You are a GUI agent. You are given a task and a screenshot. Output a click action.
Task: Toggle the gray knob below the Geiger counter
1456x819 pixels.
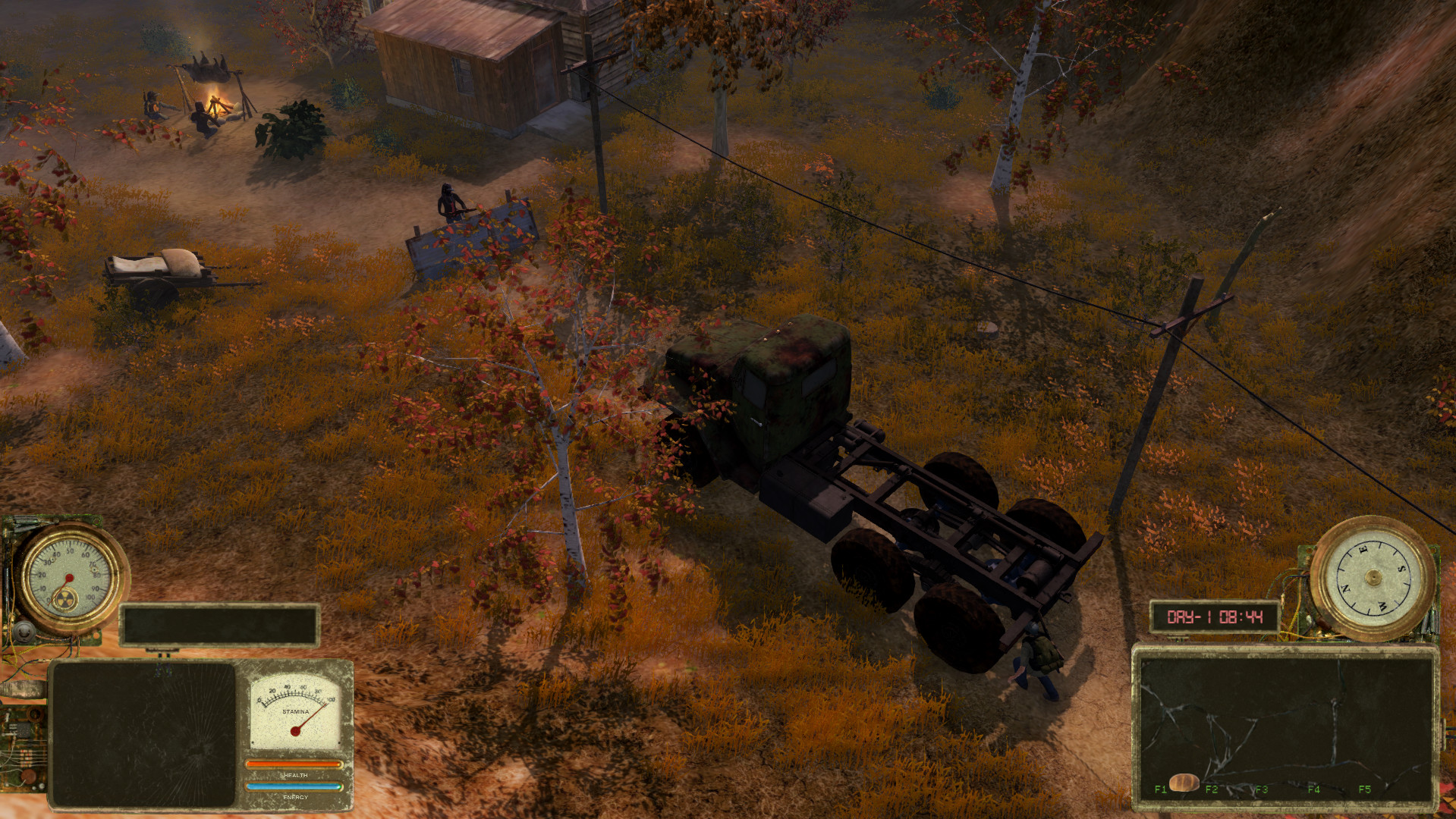(24, 631)
